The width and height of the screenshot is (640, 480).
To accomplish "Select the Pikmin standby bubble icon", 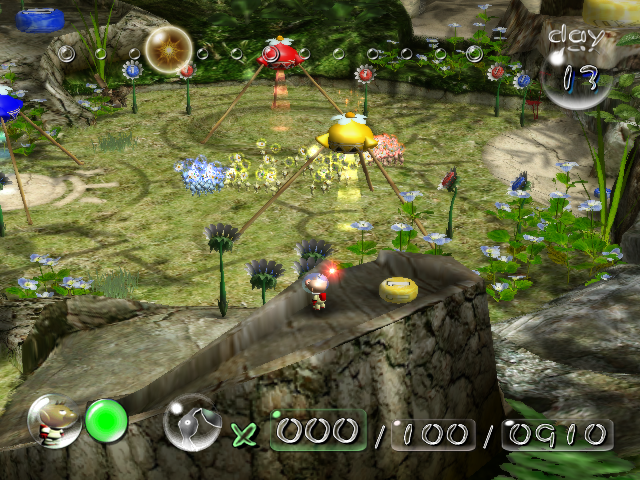I will (192, 422).
